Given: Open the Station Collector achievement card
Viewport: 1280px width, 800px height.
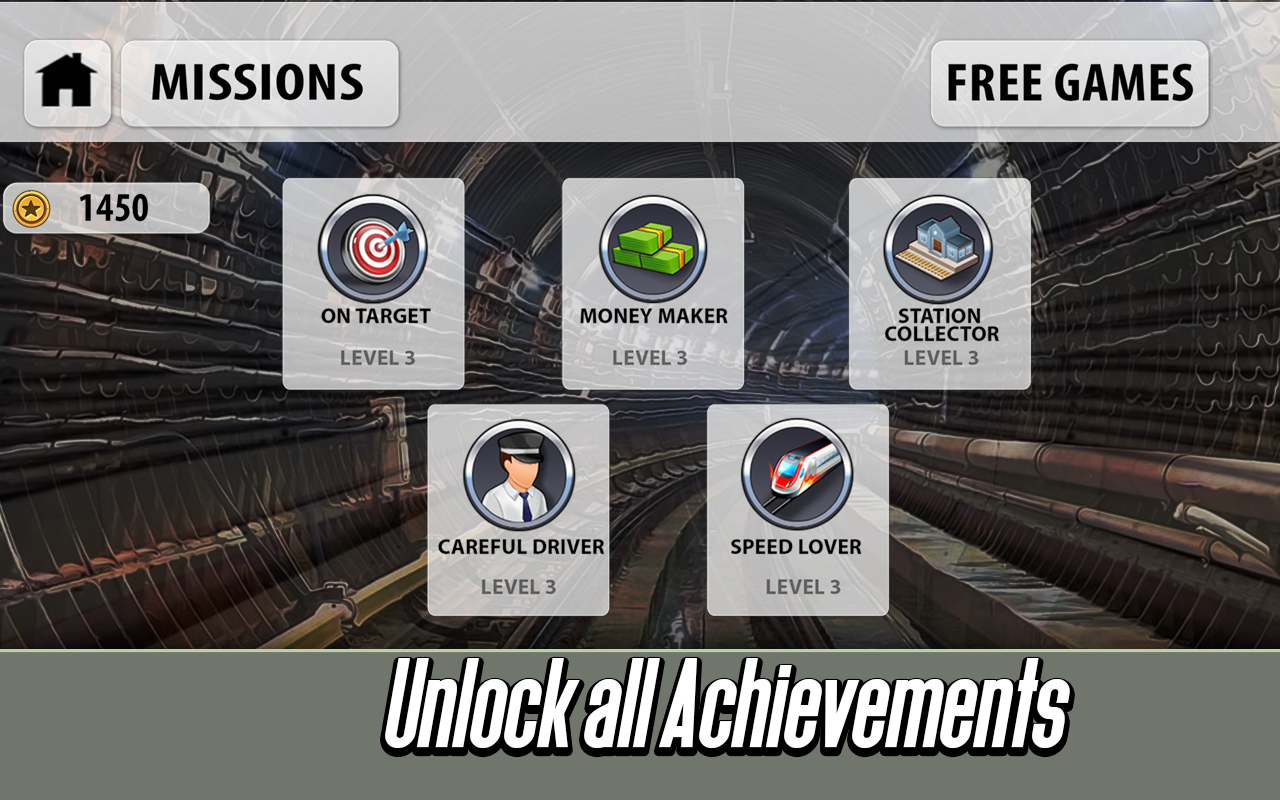Looking at the screenshot, I should pos(938,283).
